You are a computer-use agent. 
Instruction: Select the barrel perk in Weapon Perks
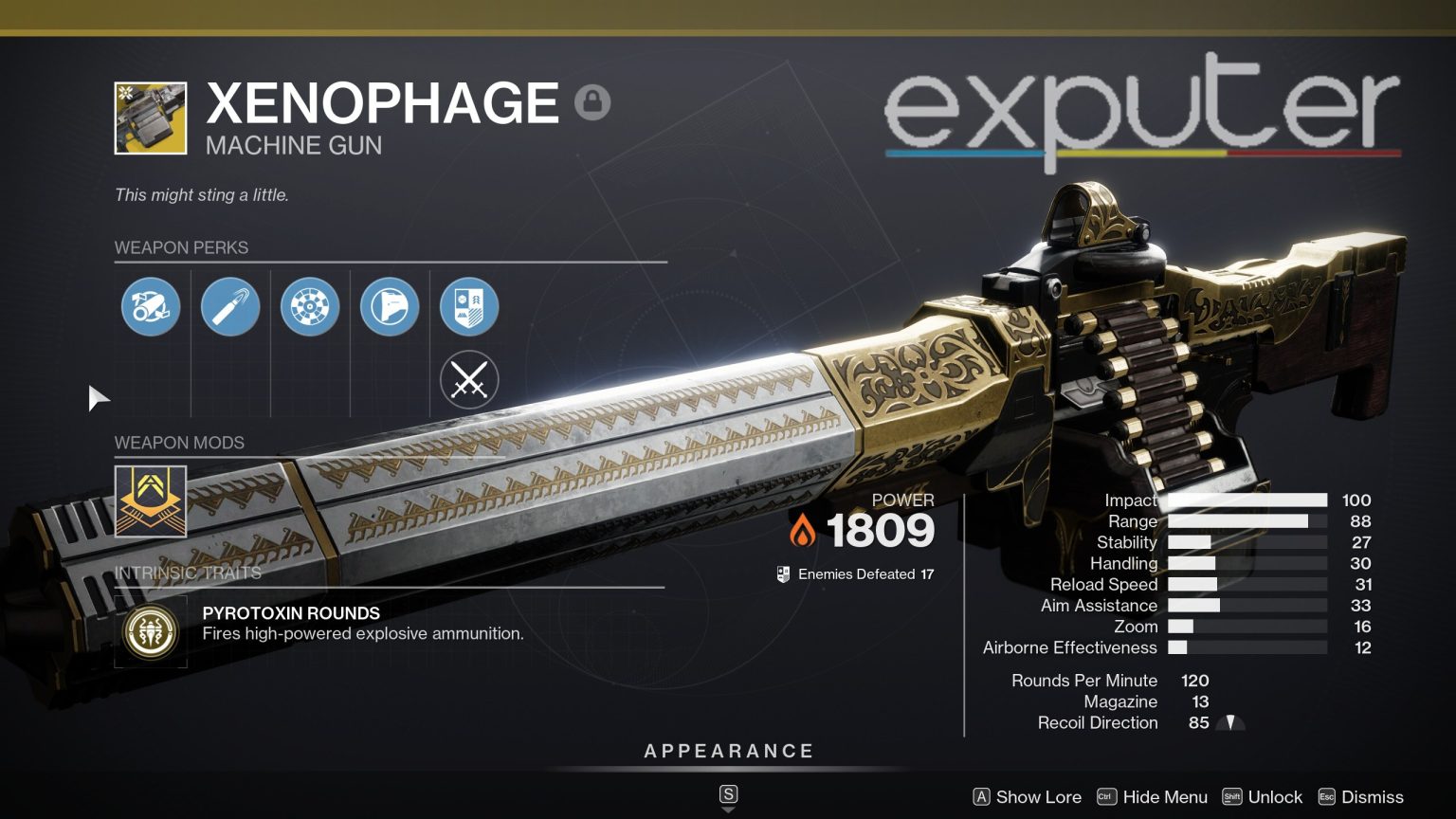(x=151, y=306)
